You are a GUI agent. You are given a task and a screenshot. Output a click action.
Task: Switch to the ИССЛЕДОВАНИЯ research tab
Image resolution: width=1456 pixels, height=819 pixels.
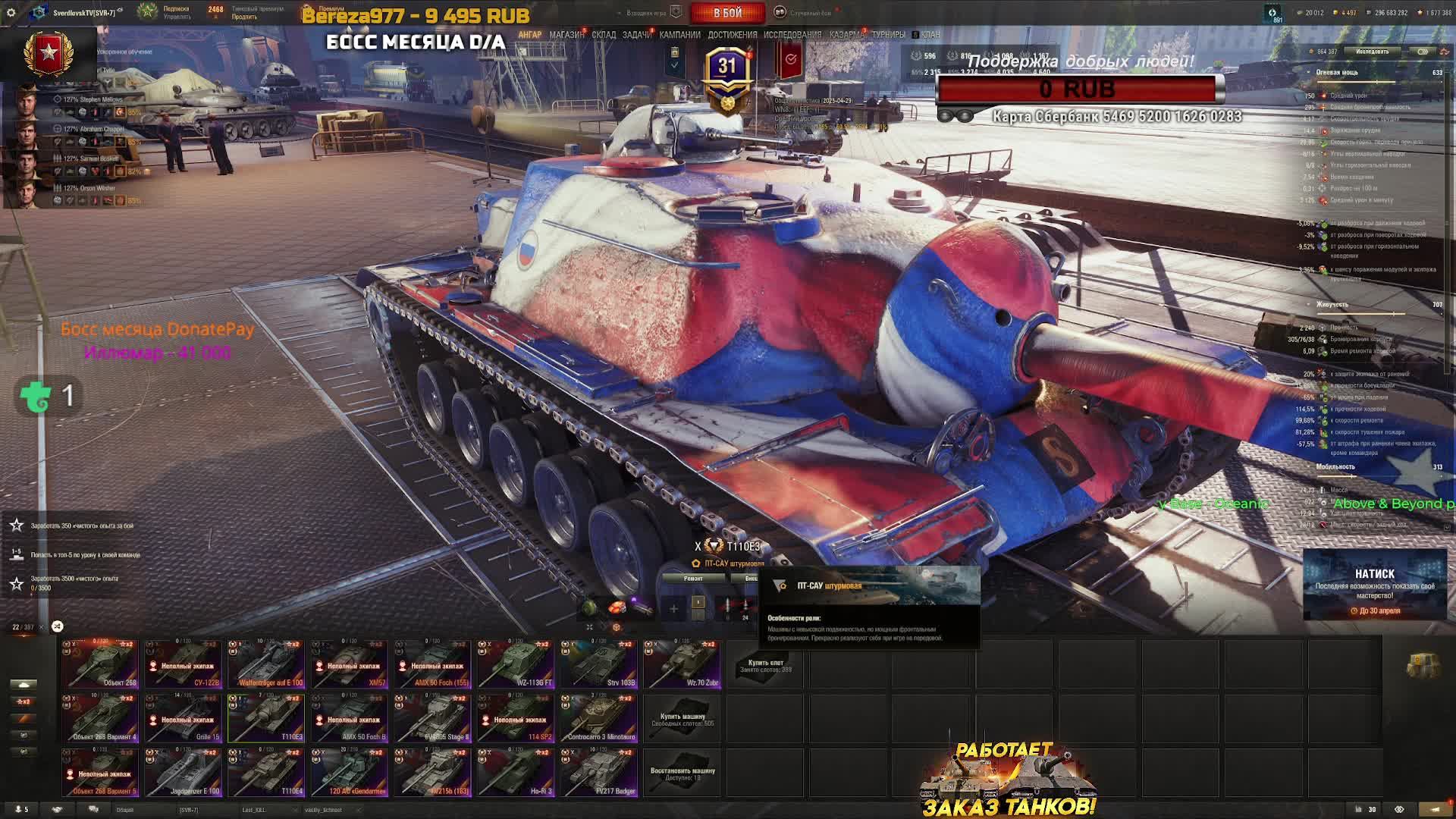(x=792, y=35)
